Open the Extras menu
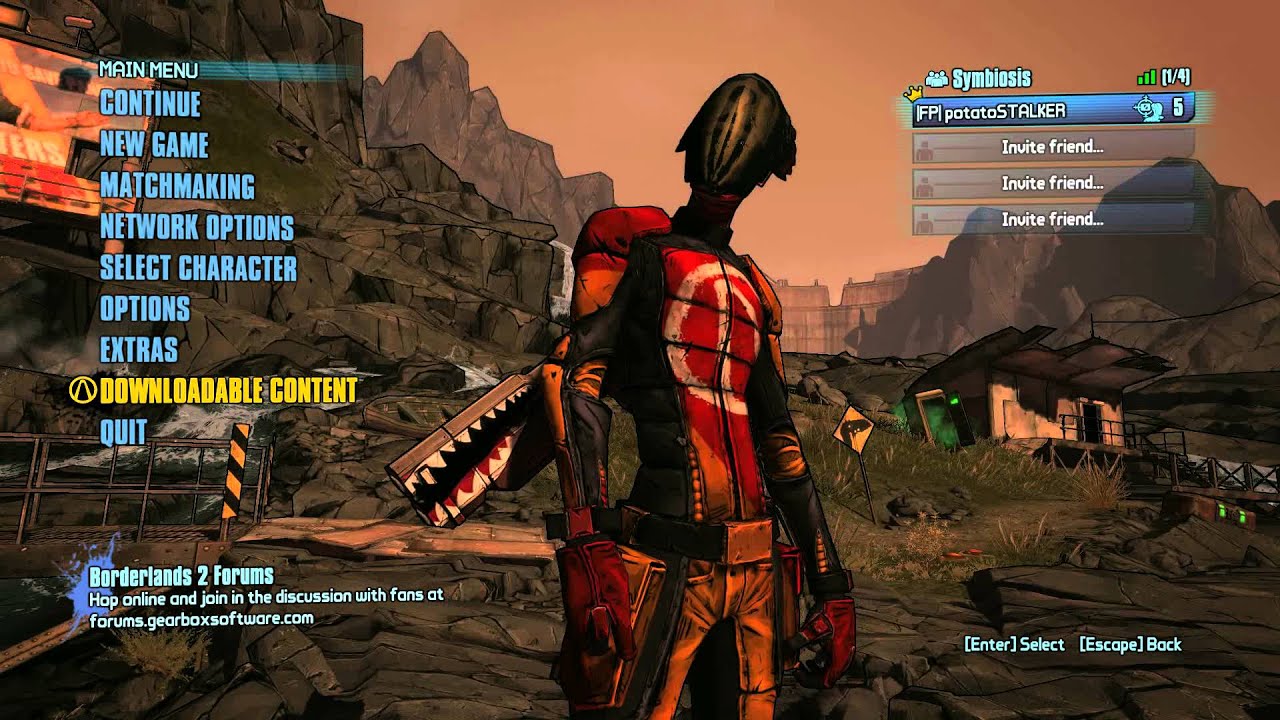 pos(139,350)
